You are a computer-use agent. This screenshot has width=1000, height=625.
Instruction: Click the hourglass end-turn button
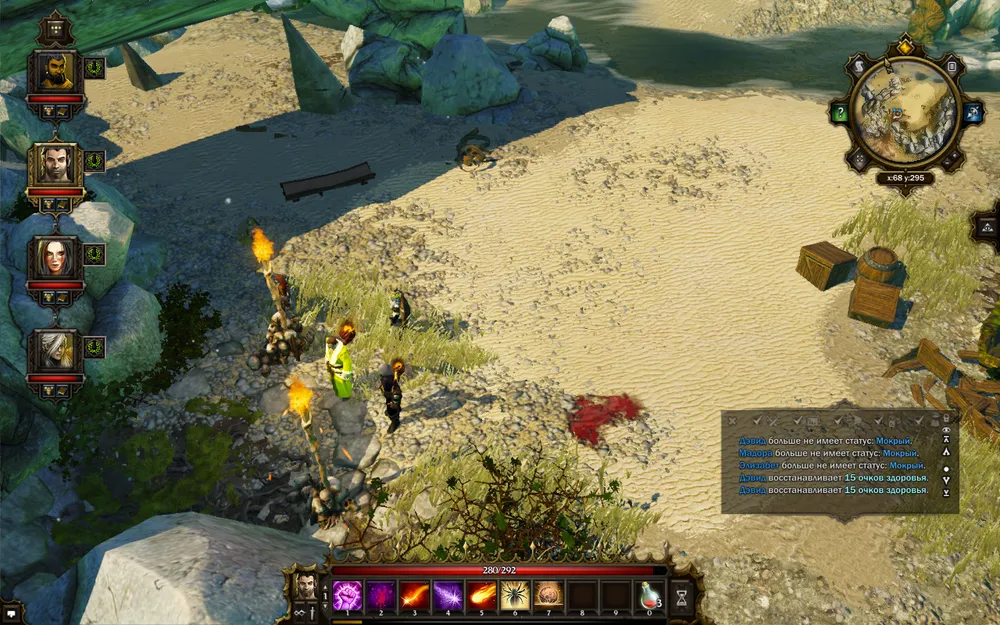682,596
